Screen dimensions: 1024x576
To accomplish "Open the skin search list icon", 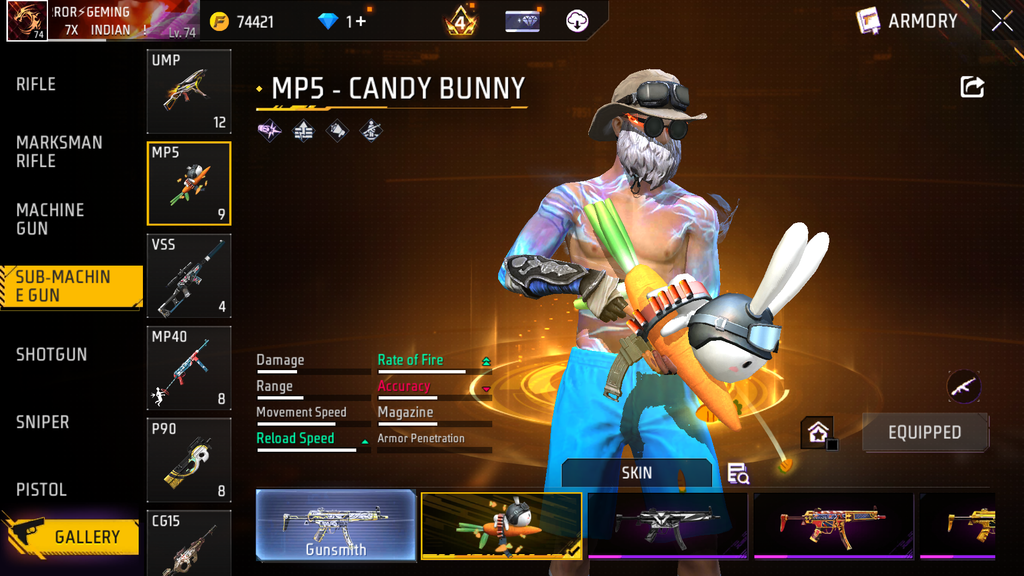I will click(738, 473).
